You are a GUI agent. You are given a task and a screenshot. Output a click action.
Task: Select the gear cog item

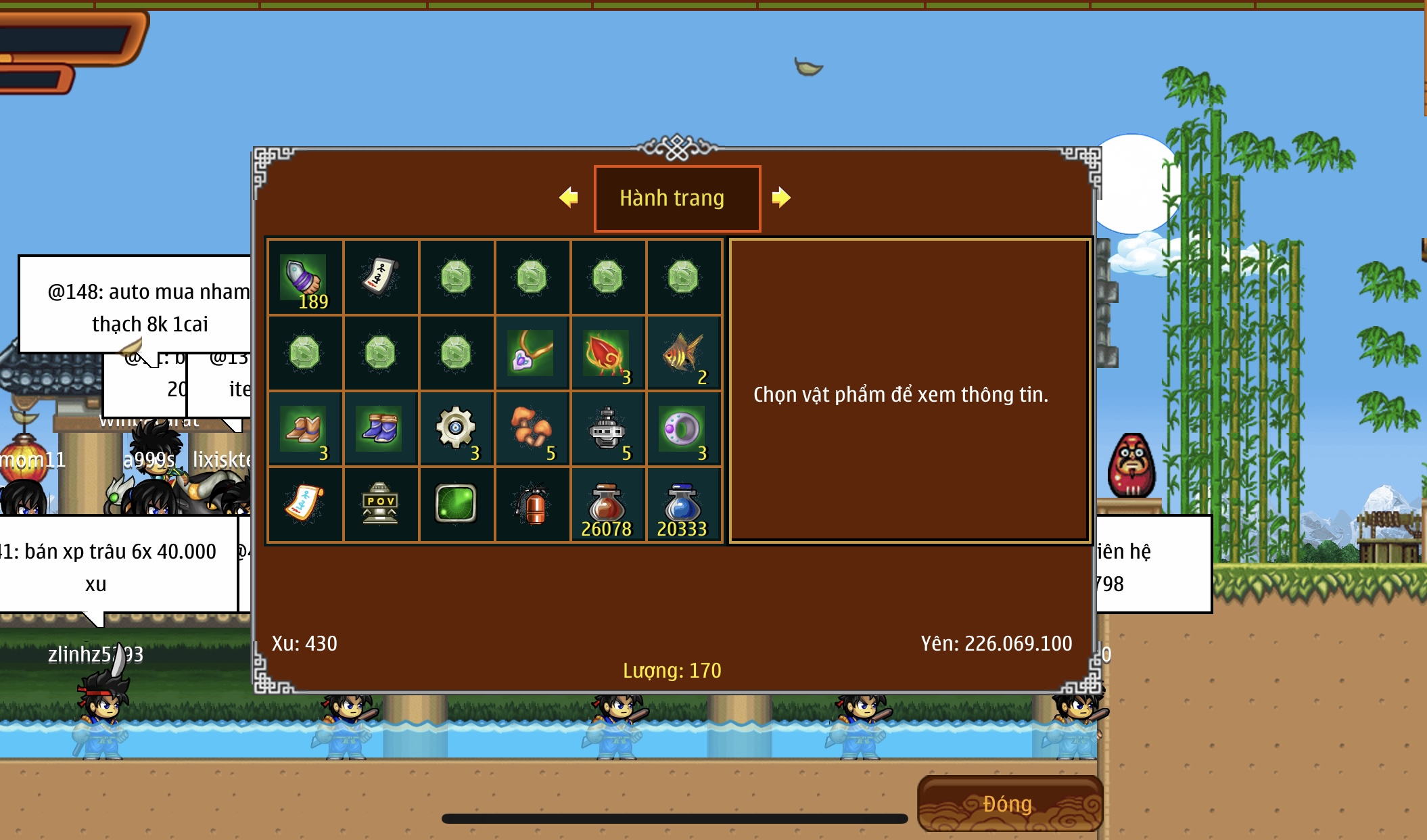pyautogui.click(x=456, y=429)
